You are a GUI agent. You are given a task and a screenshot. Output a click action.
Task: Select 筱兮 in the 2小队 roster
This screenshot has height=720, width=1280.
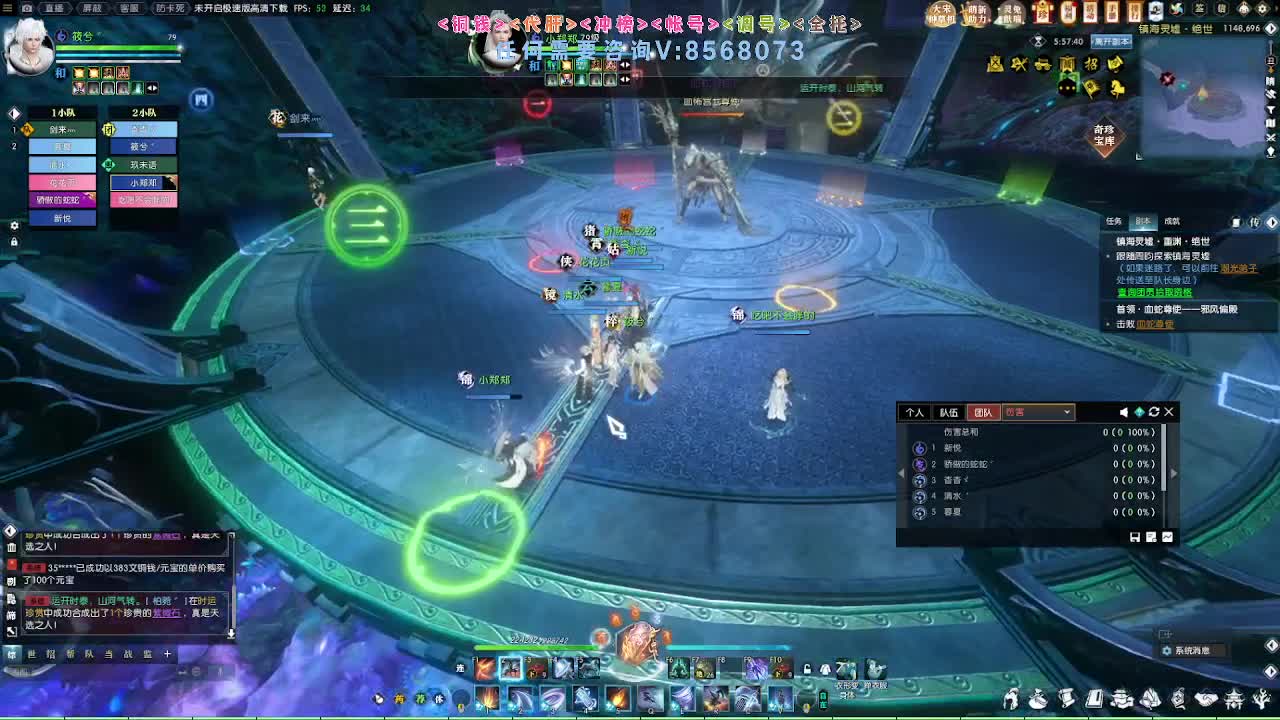pyautogui.click(x=142, y=146)
